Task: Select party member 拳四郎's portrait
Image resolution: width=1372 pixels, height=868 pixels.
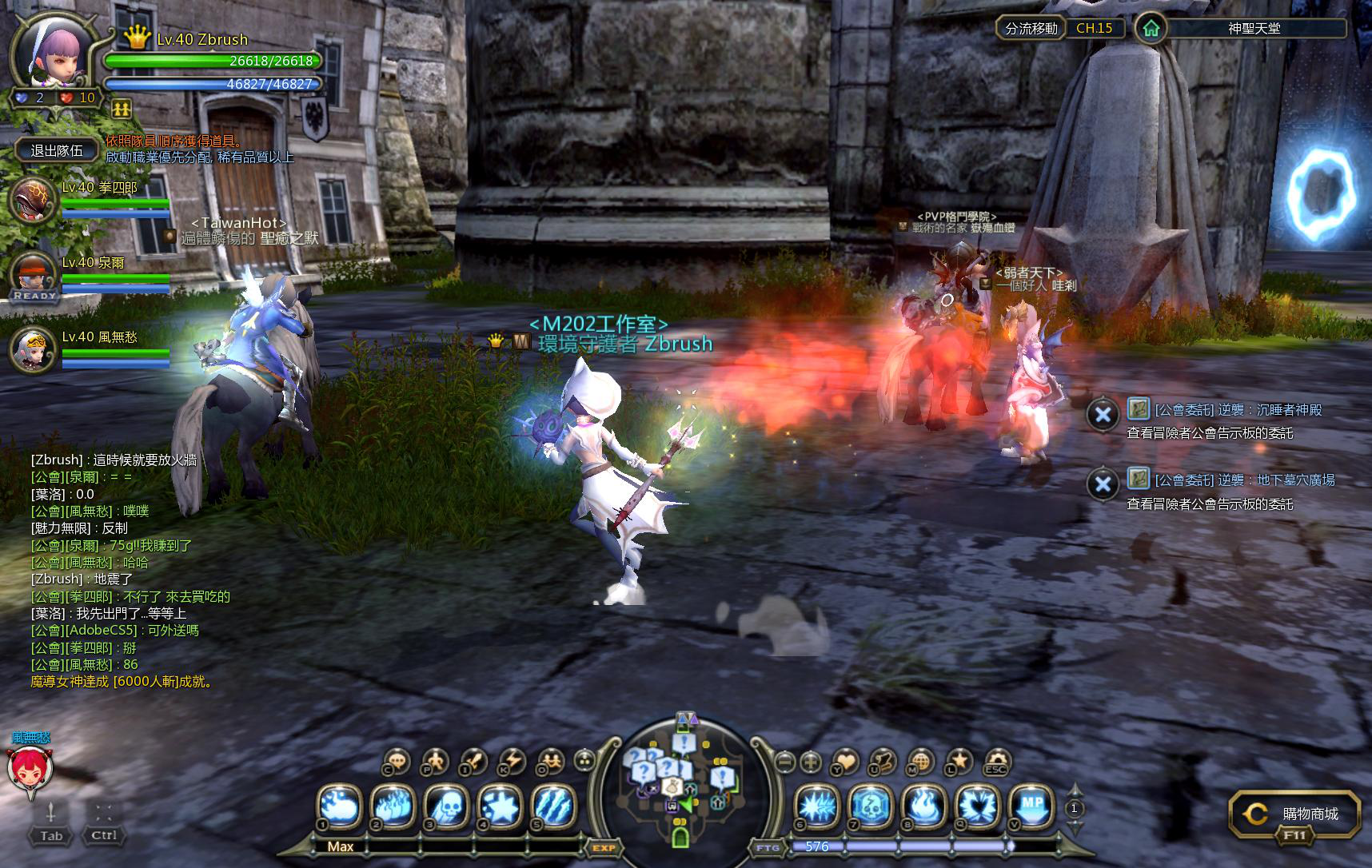Action: pos(32,201)
